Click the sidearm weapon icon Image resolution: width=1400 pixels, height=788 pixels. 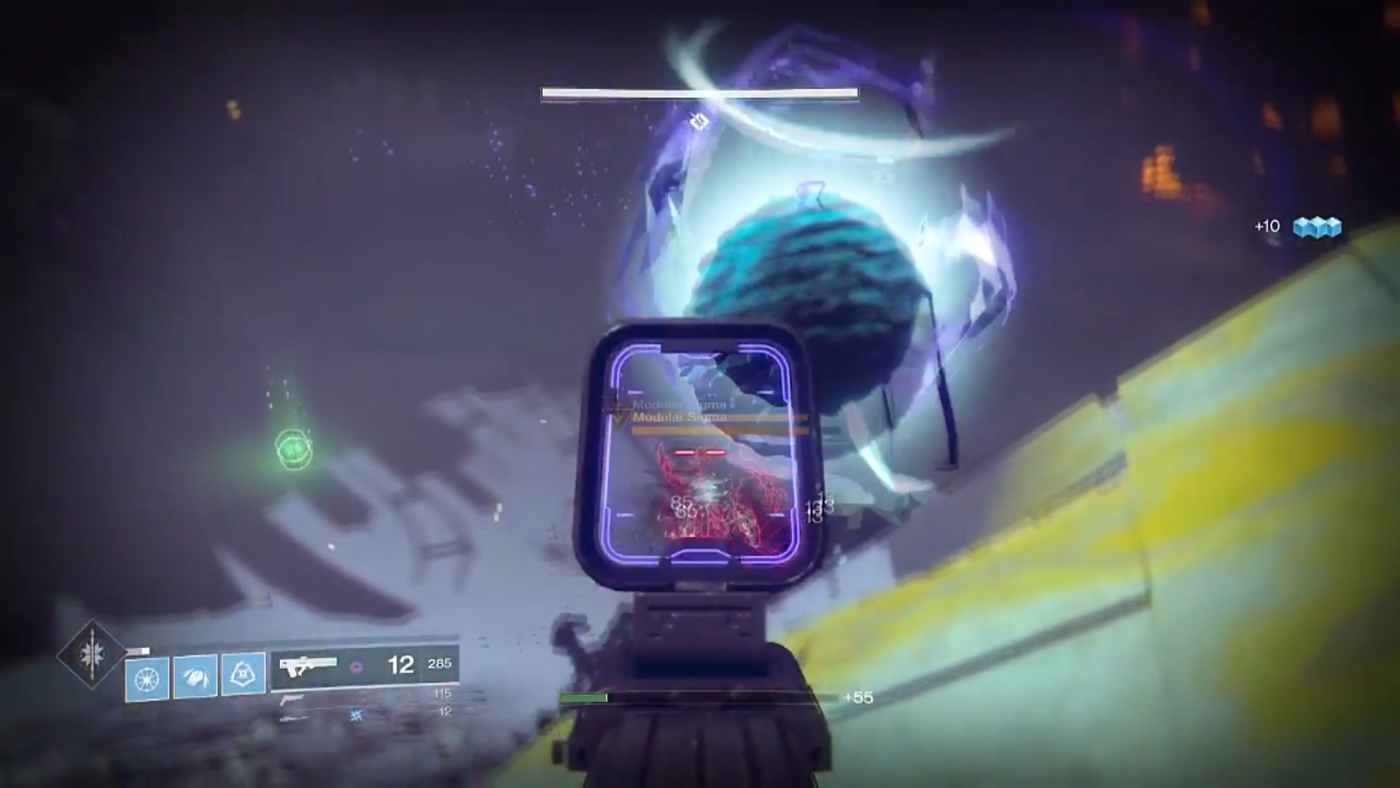[x=292, y=700]
